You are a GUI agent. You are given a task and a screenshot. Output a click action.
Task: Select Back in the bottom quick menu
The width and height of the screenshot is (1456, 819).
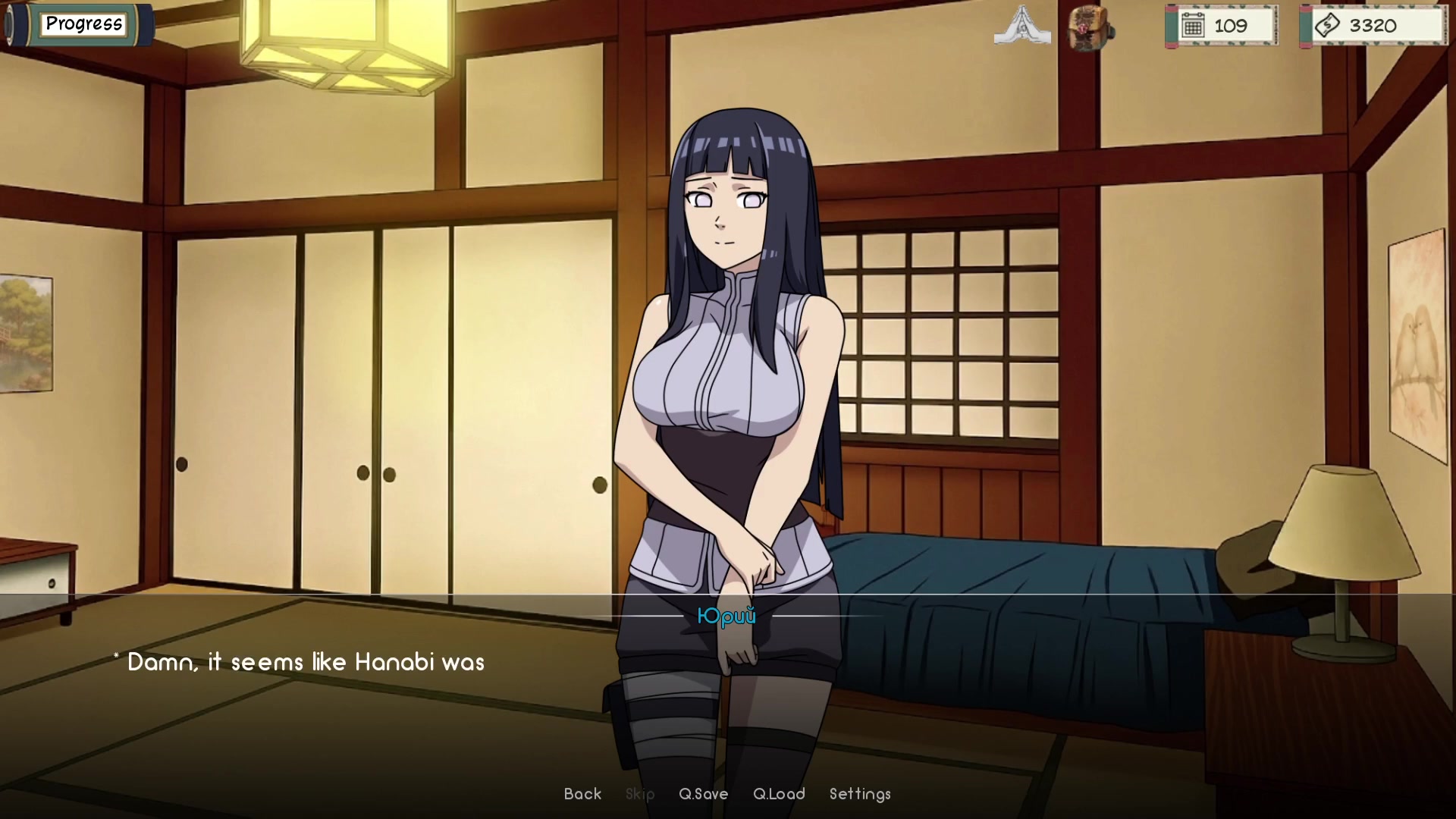tap(582, 794)
